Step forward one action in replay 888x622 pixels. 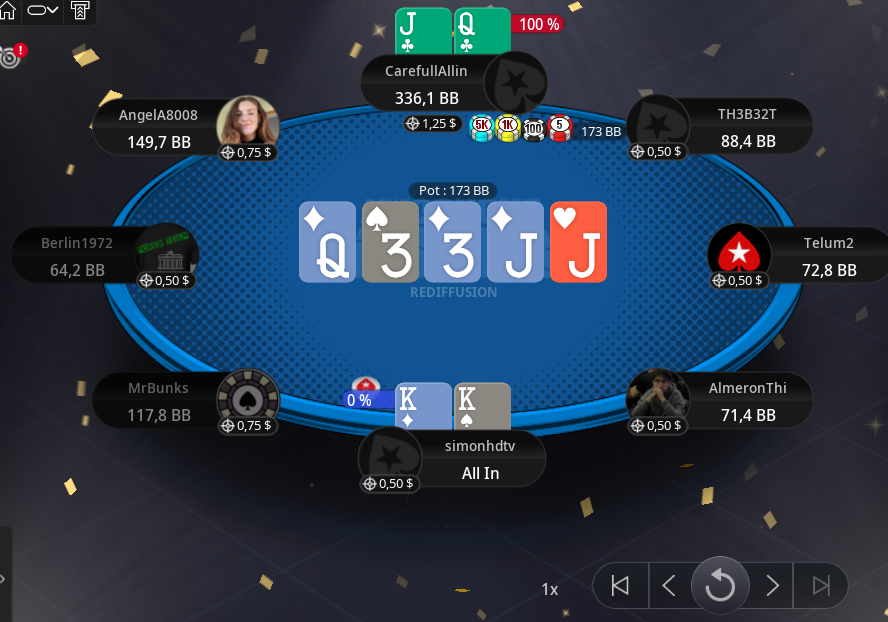coord(772,586)
